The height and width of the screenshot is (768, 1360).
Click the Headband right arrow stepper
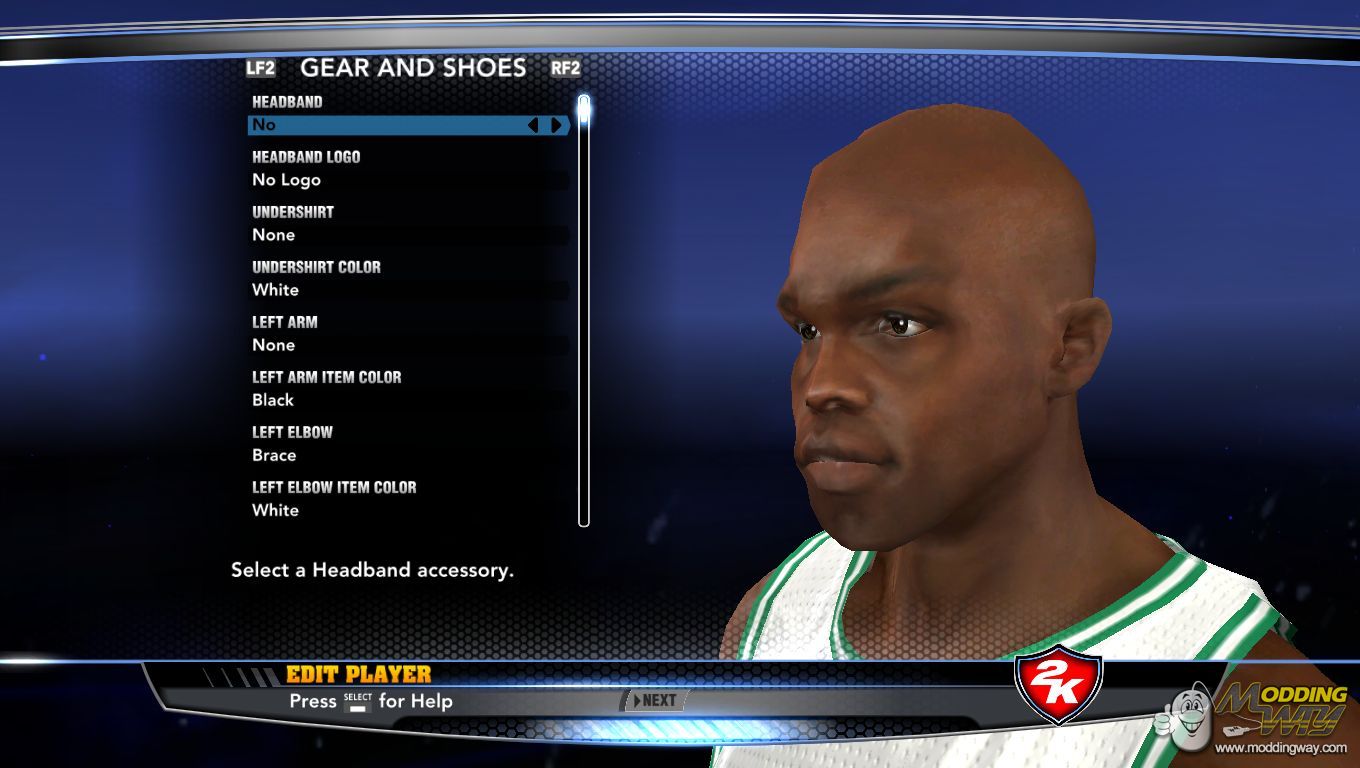(x=556, y=125)
